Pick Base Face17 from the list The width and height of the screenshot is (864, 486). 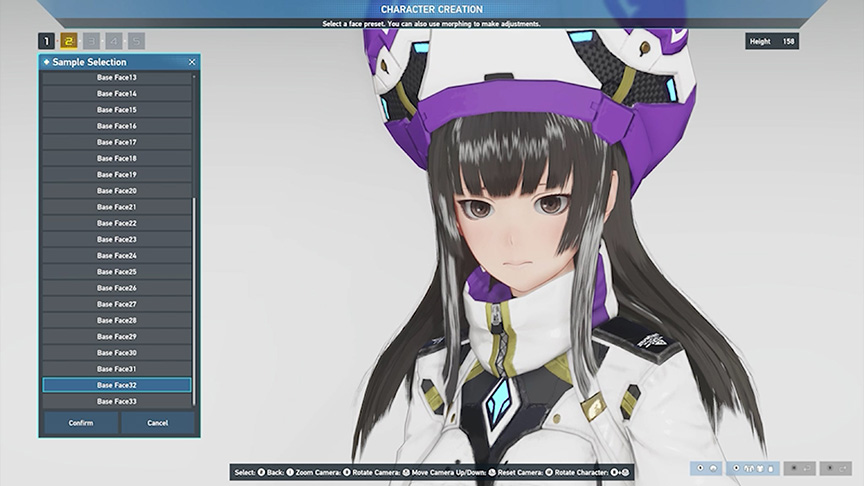(x=117, y=142)
